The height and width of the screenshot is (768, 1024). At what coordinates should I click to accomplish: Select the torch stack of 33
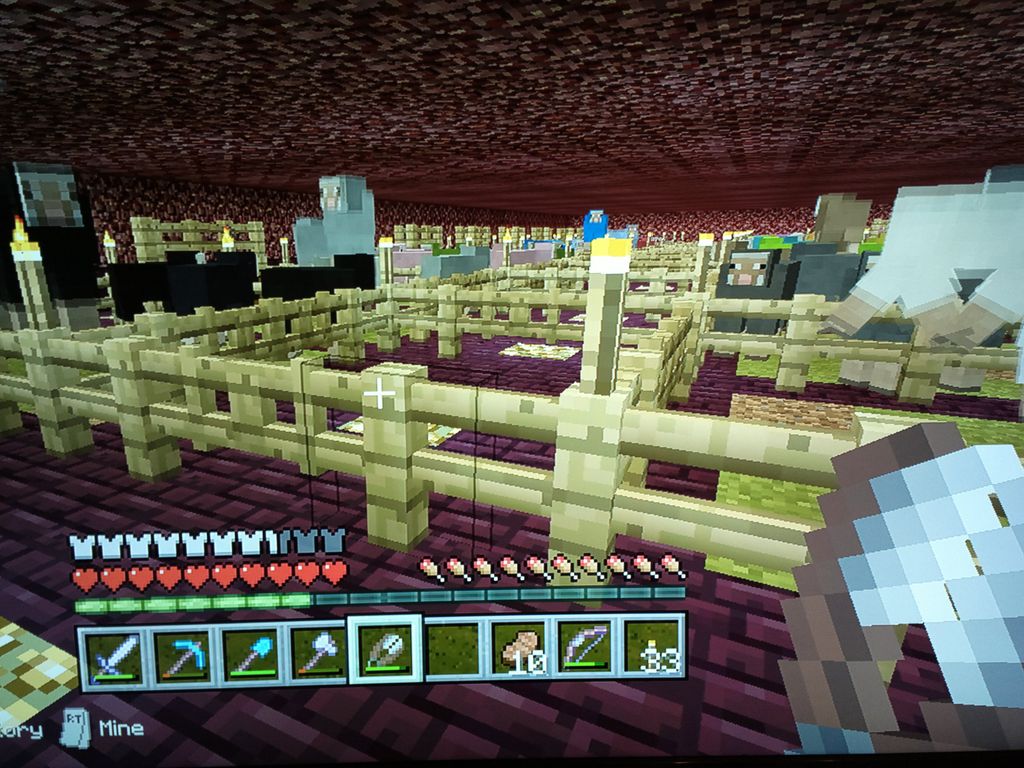pyautogui.click(x=653, y=648)
